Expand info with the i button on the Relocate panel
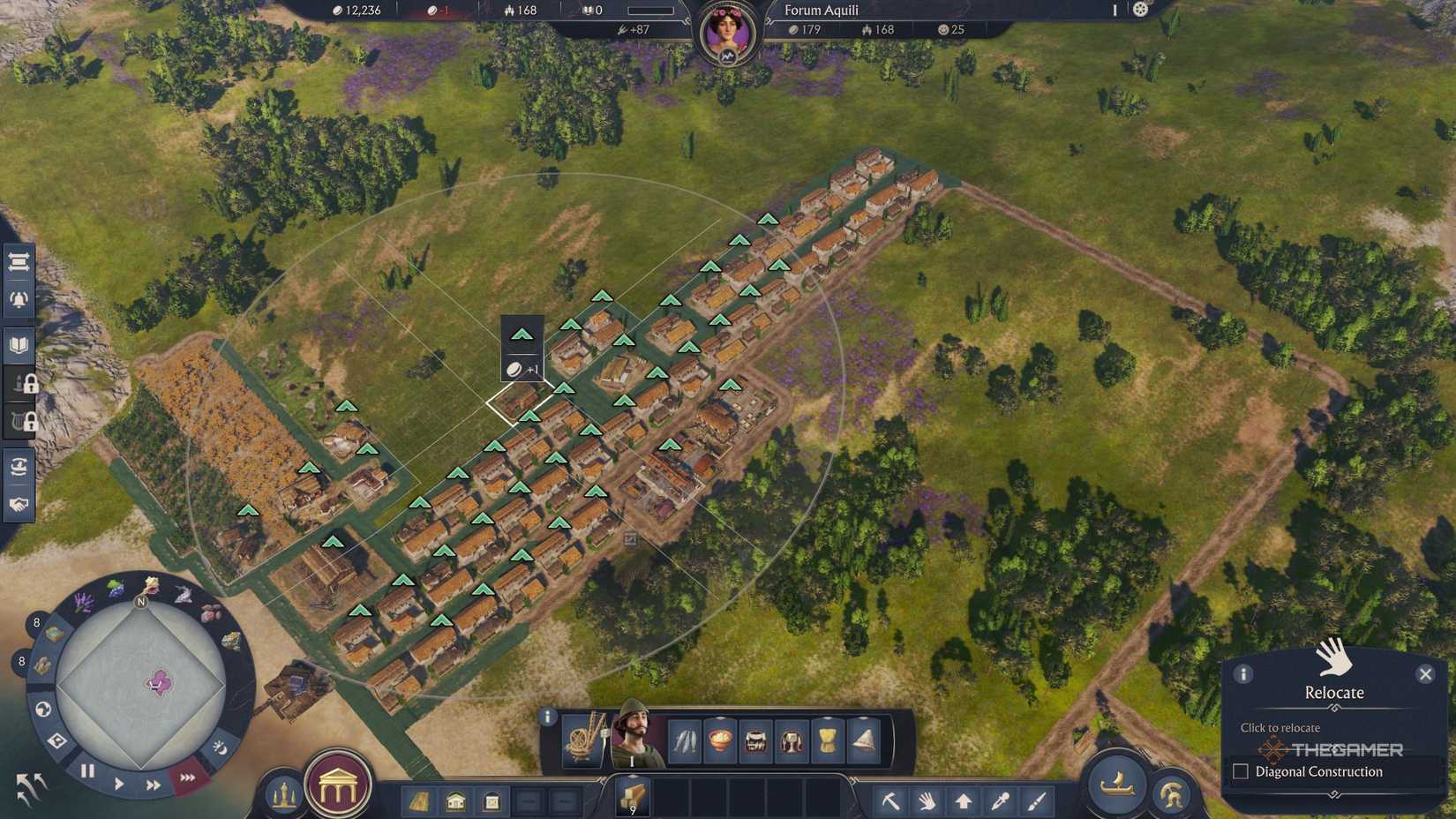The image size is (1456, 819). [x=1244, y=673]
